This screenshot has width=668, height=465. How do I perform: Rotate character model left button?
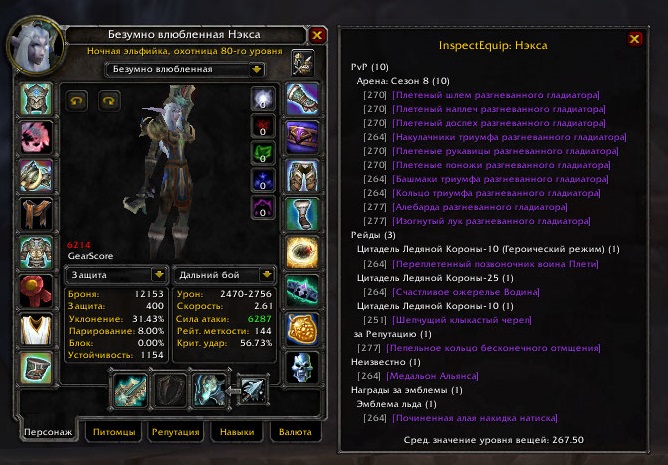coord(77,100)
